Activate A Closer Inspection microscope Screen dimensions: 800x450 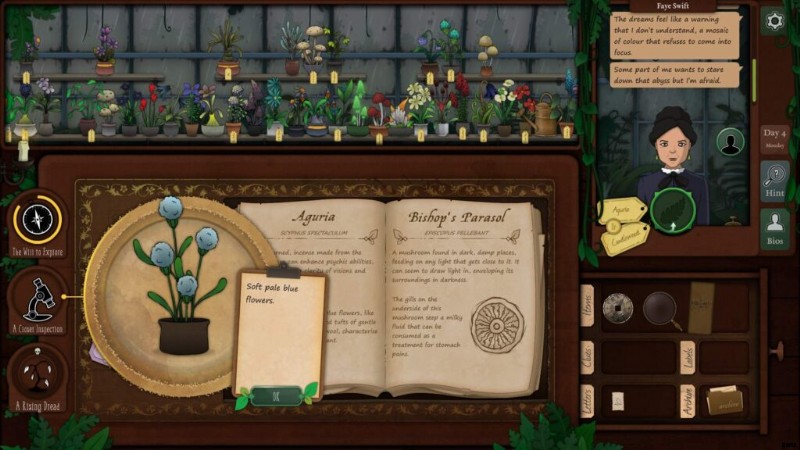coord(38,295)
